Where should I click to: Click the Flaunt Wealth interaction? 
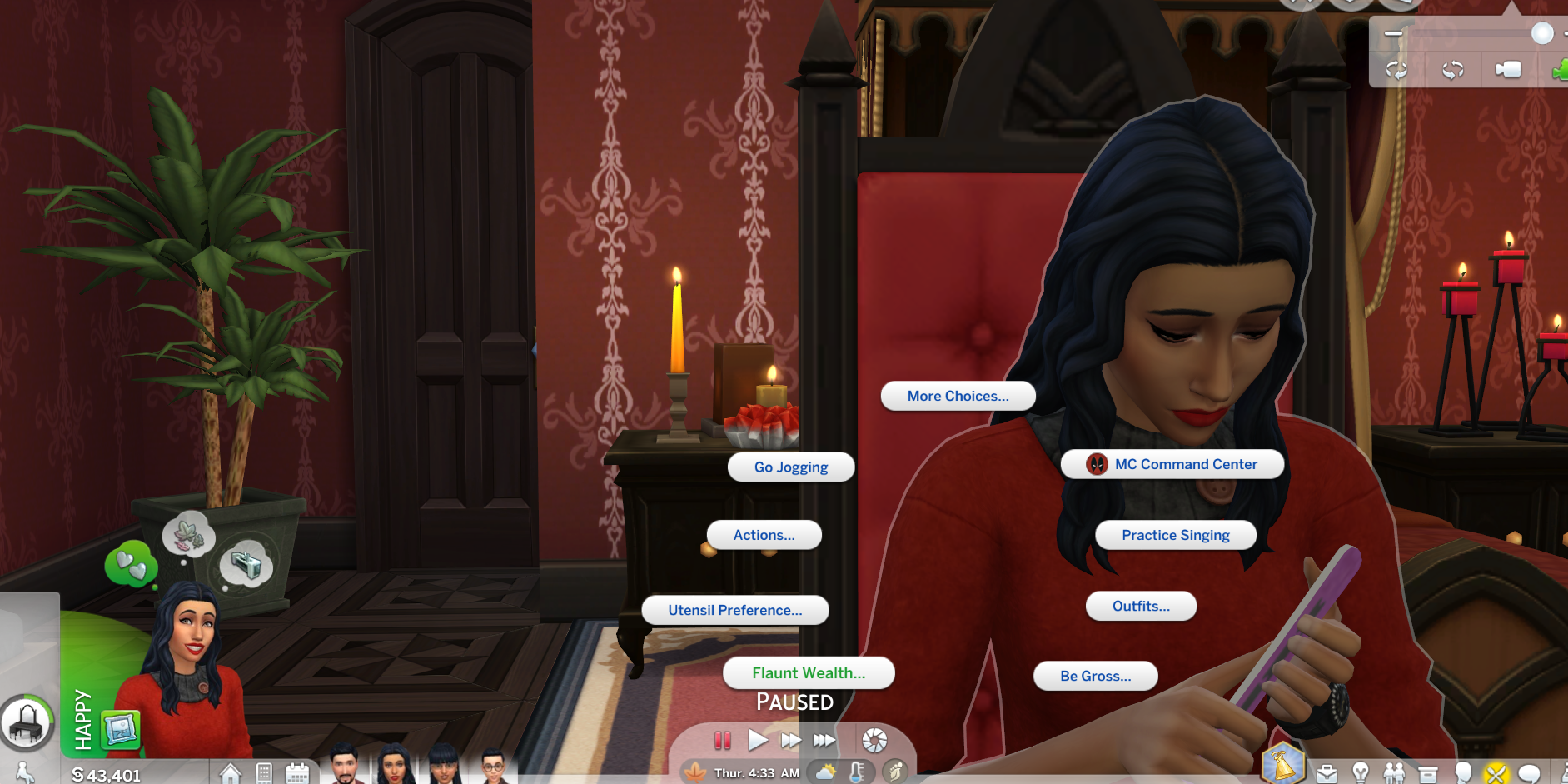(809, 672)
